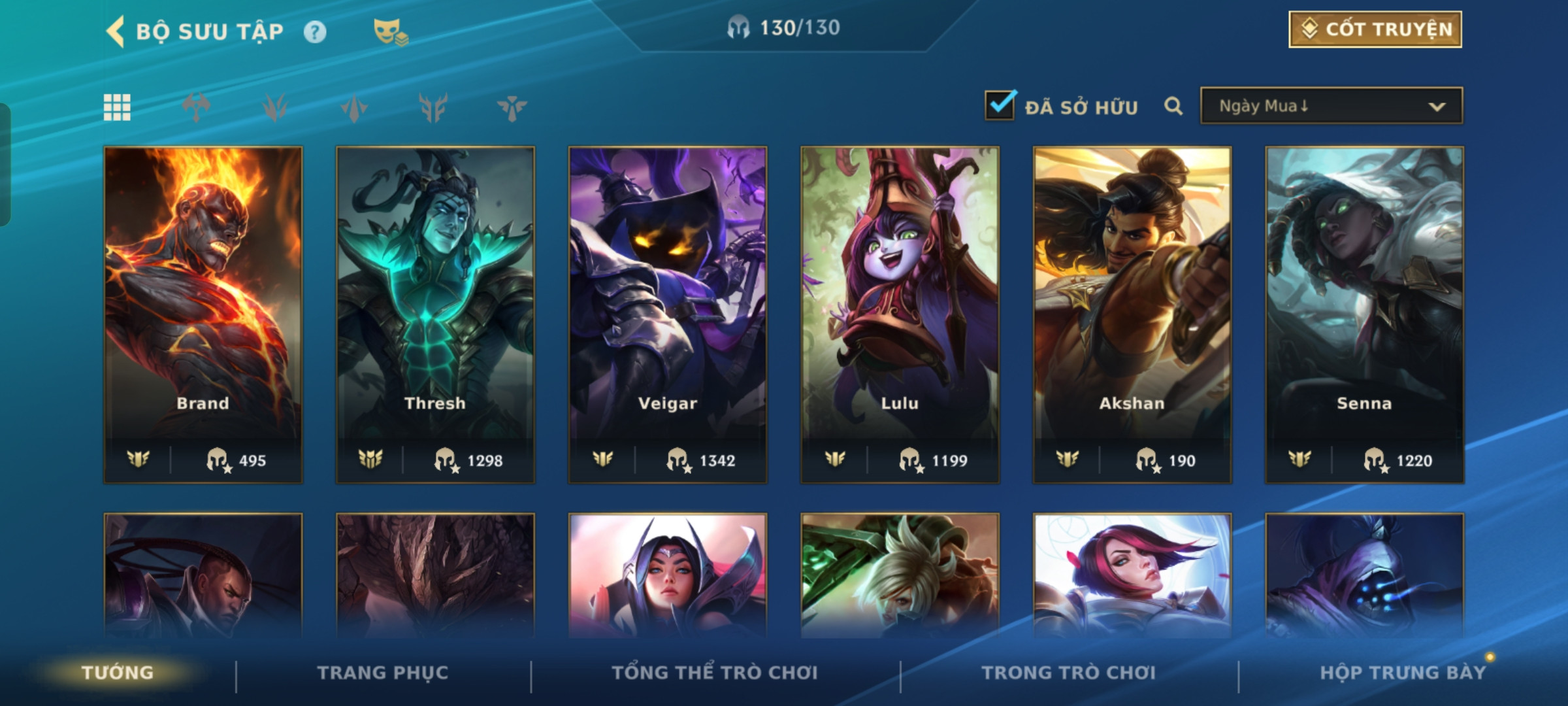Show all champions with grid filter
1568x706 pixels.
click(117, 107)
